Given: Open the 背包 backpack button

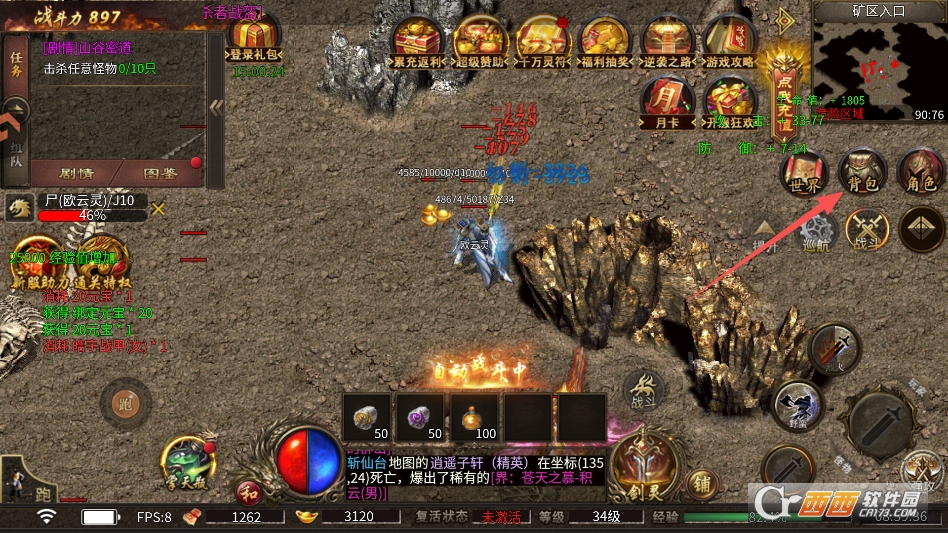Looking at the screenshot, I should pos(861,172).
